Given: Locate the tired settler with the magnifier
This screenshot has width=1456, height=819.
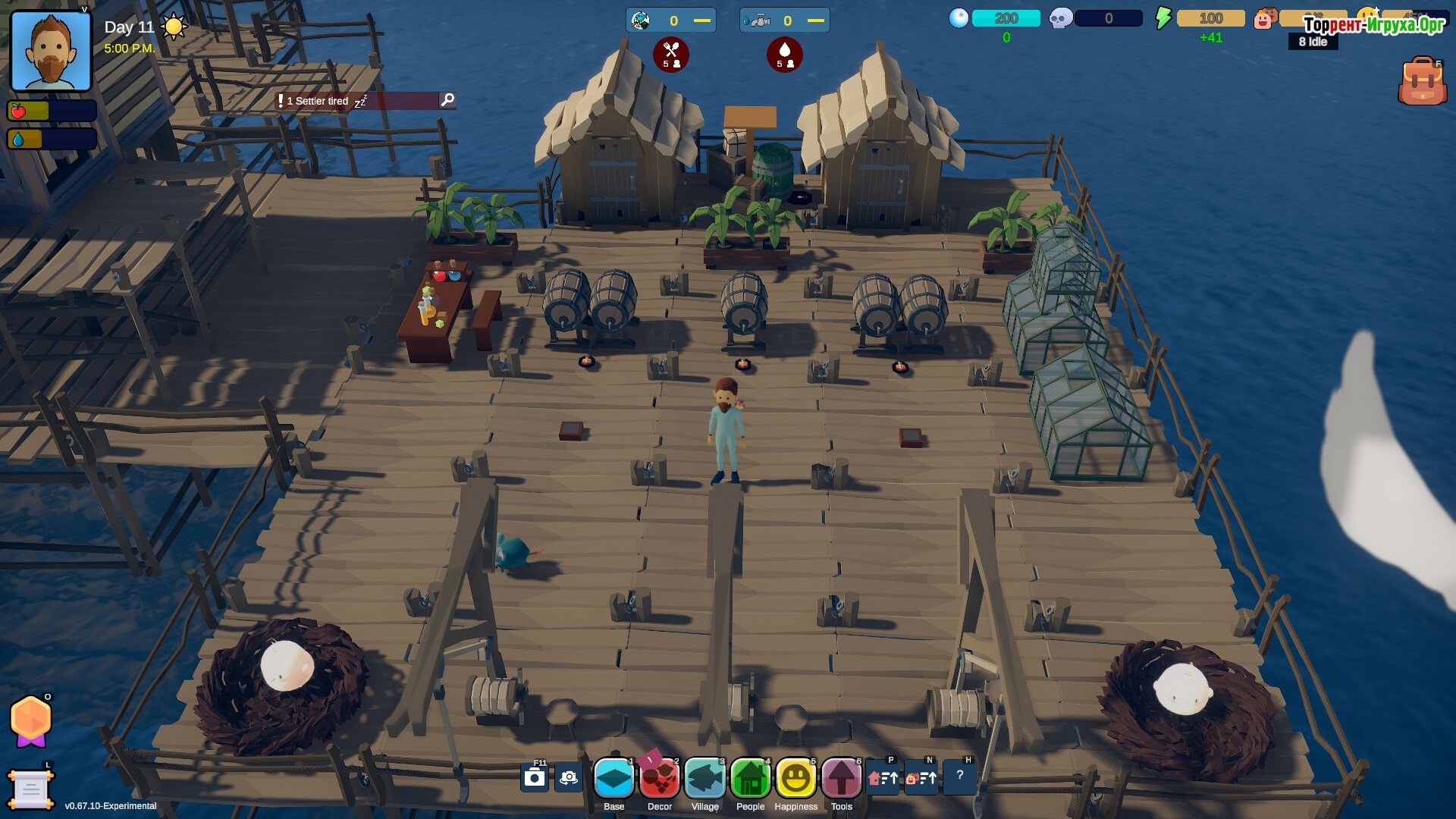Looking at the screenshot, I should tap(447, 100).
